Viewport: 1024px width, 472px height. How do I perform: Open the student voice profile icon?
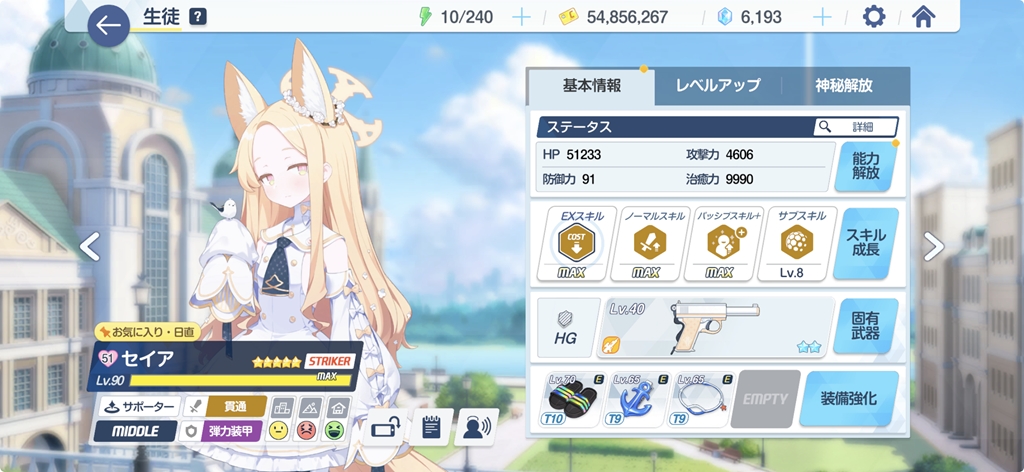point(476,427)
